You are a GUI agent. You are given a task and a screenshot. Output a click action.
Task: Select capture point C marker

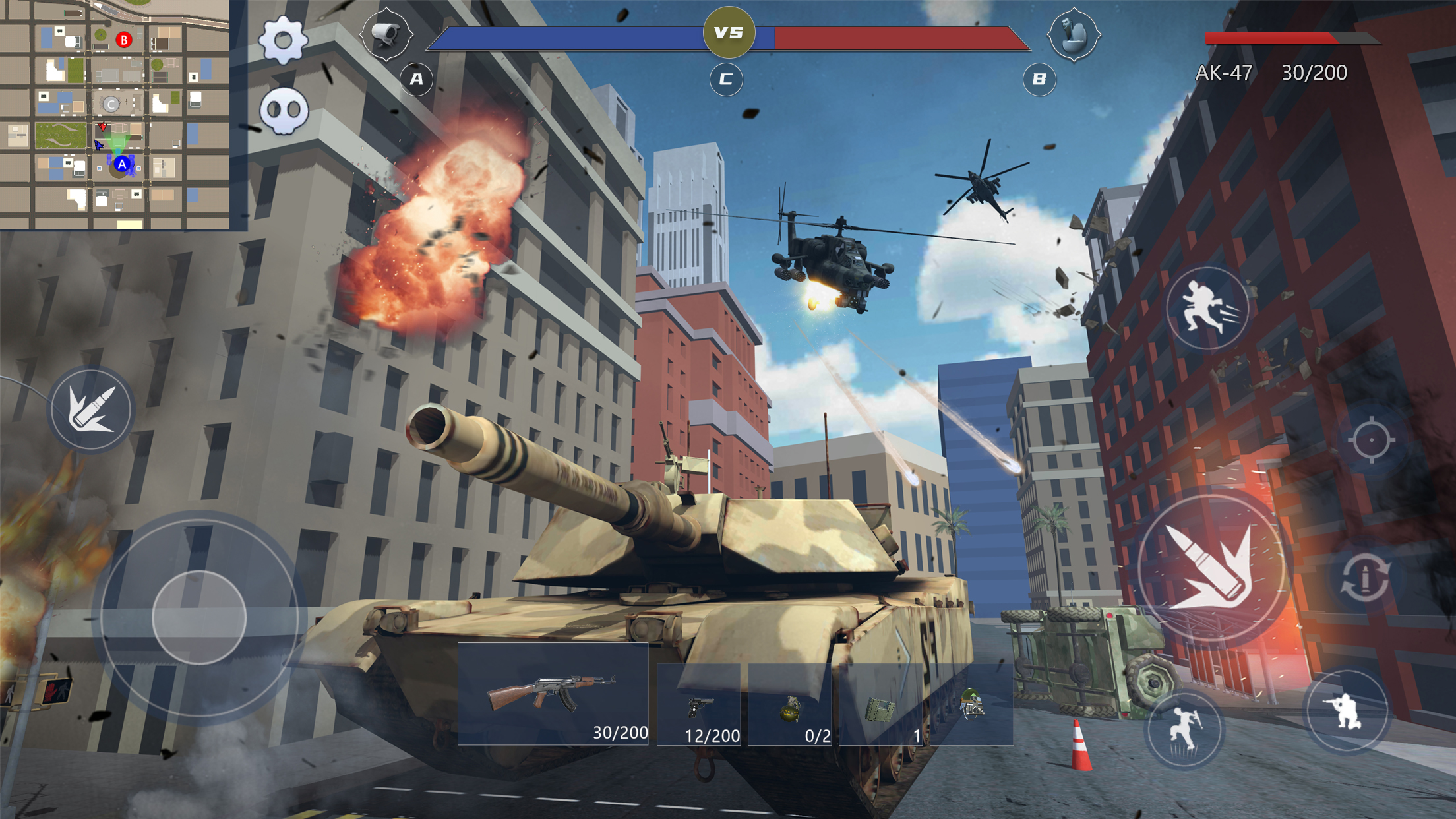pyautogui.click(x=726, y=80)
